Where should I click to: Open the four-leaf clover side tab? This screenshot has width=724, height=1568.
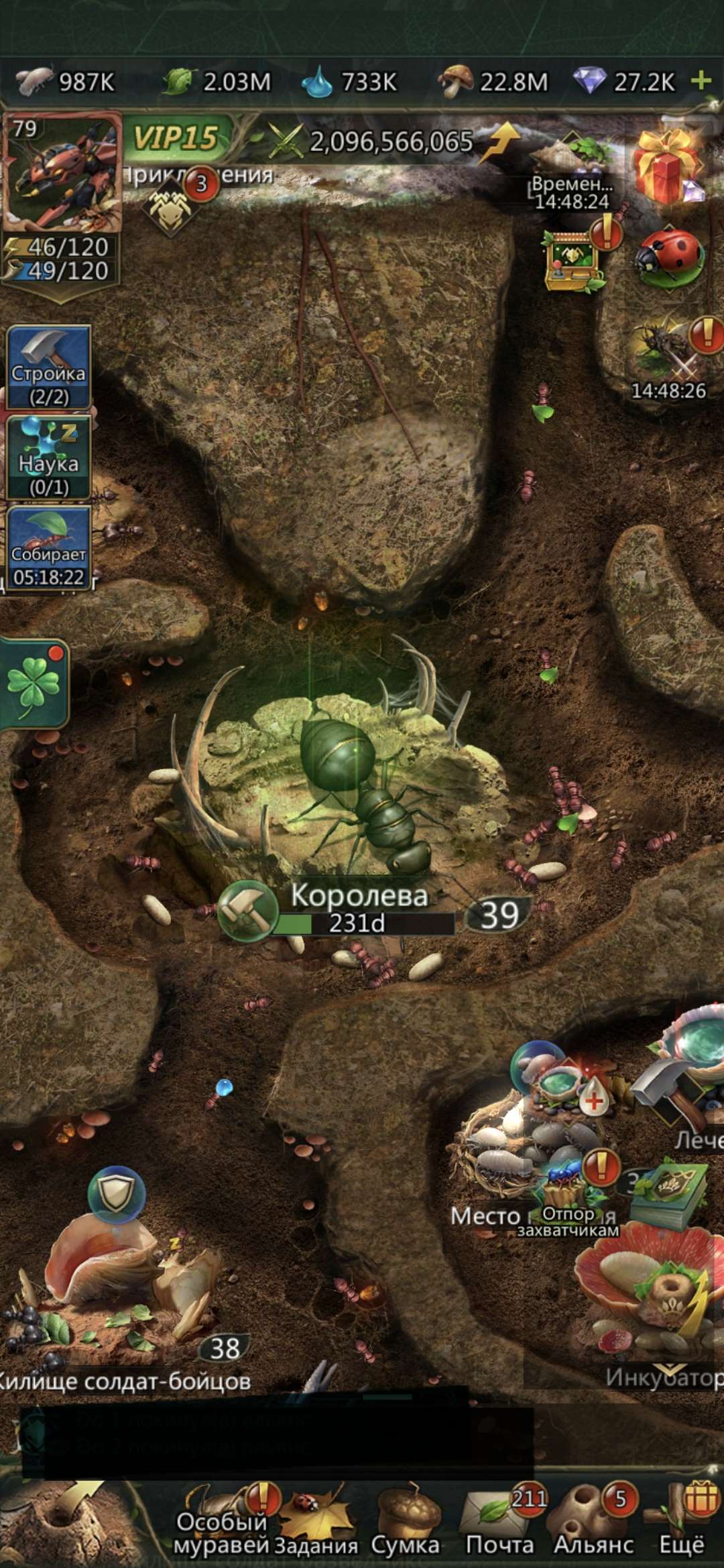click(x=34, y=684)
